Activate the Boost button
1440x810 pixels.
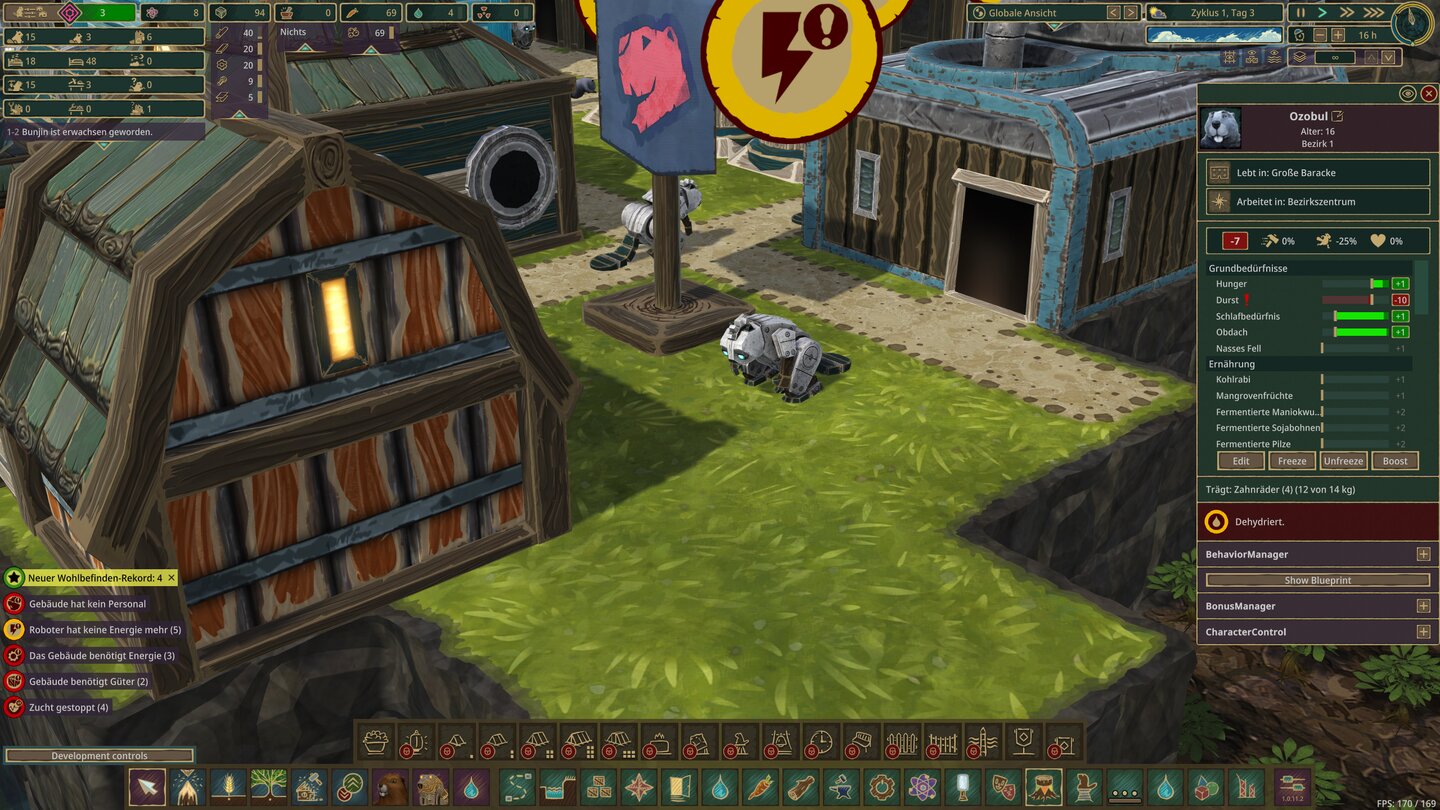1395,461
